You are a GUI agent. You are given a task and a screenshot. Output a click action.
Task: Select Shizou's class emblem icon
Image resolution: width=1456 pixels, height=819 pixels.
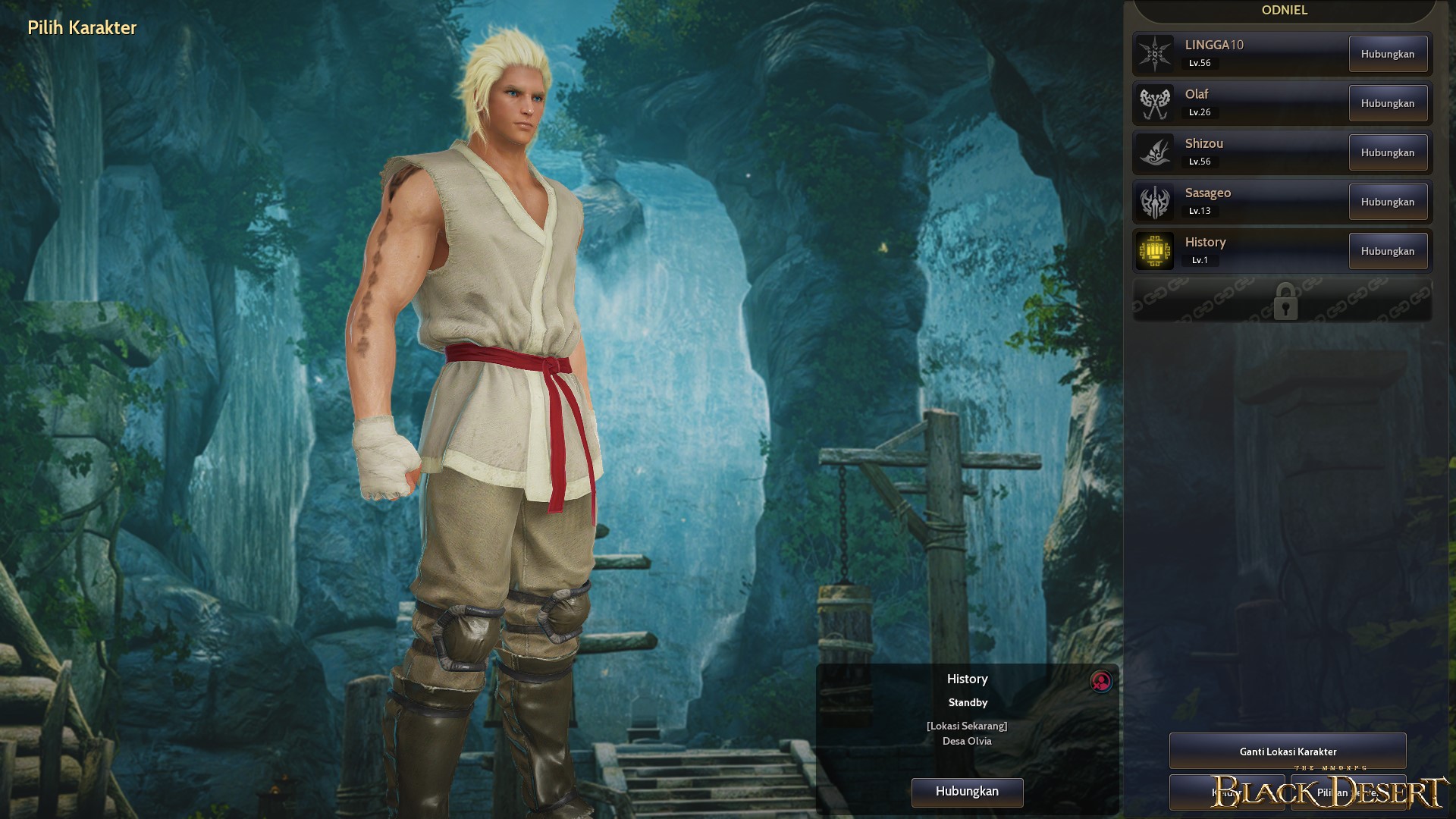coord(1155,152)
